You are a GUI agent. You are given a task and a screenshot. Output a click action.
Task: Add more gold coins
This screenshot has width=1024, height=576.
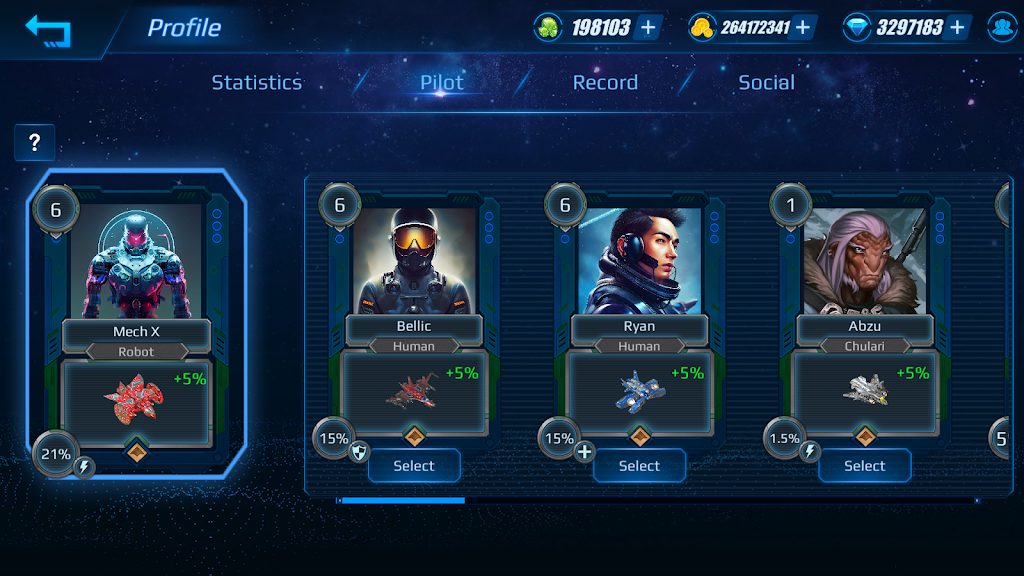tap(802, 28)
